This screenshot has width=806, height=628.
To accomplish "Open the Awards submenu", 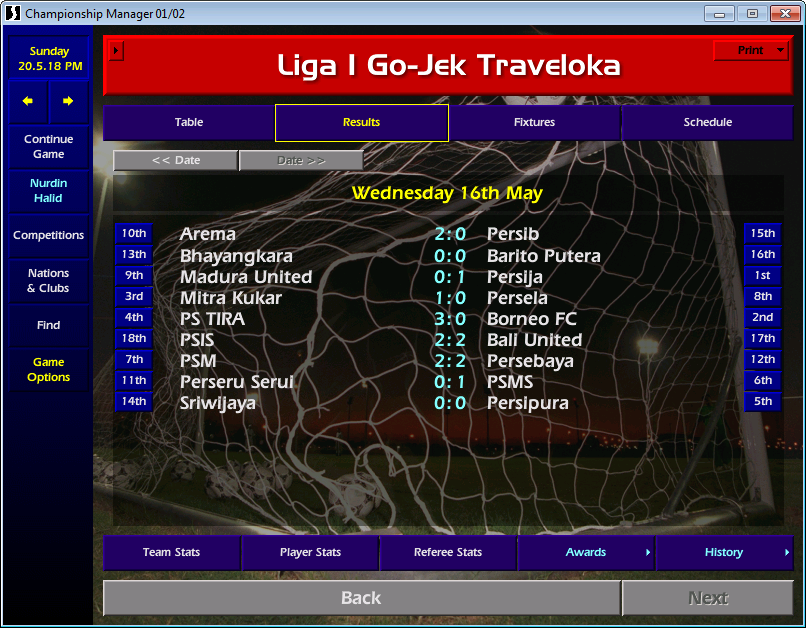I will click(586, 552).
